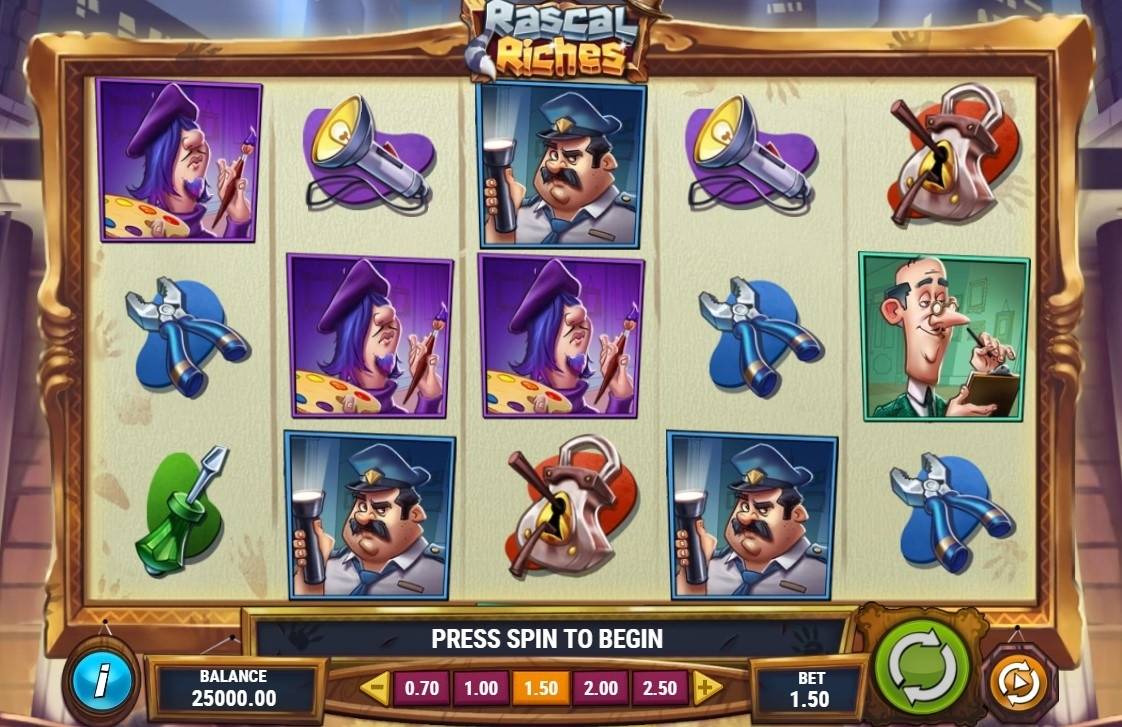Open the info paytable button
This screenshot has width=1122, height=727.
pyautogui.click(x=101, y=683)
